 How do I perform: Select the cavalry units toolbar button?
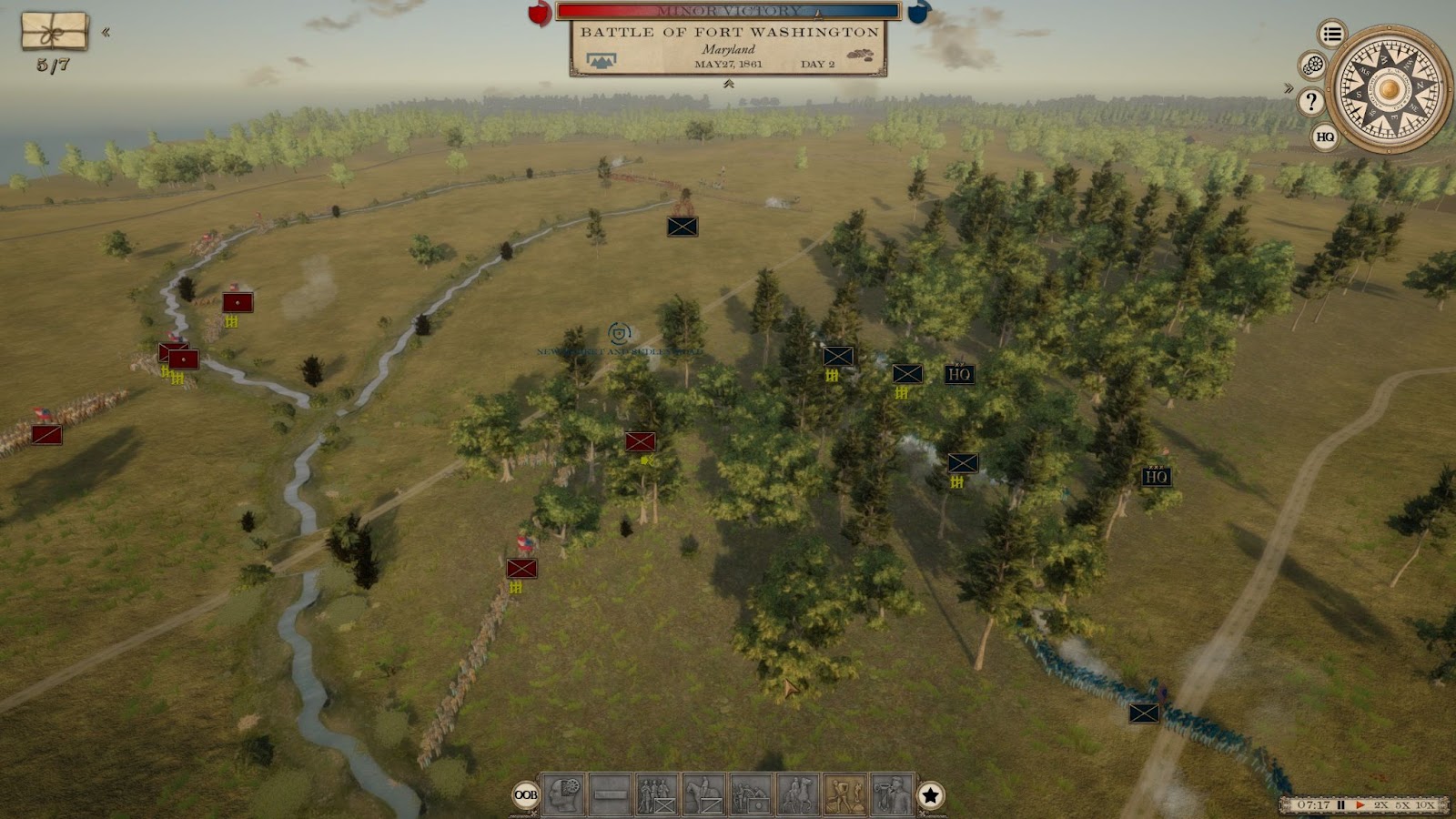(x=704, y=794)
